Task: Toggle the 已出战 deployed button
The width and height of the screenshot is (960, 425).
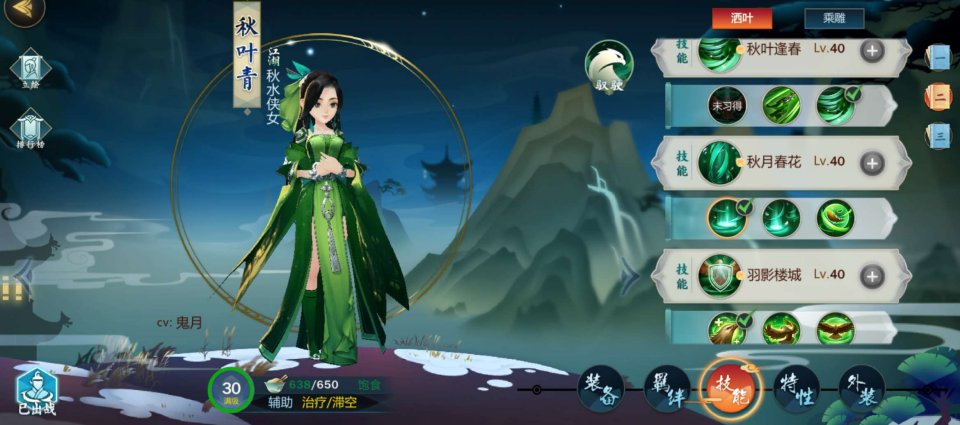Action: click(x=36, y=391)
